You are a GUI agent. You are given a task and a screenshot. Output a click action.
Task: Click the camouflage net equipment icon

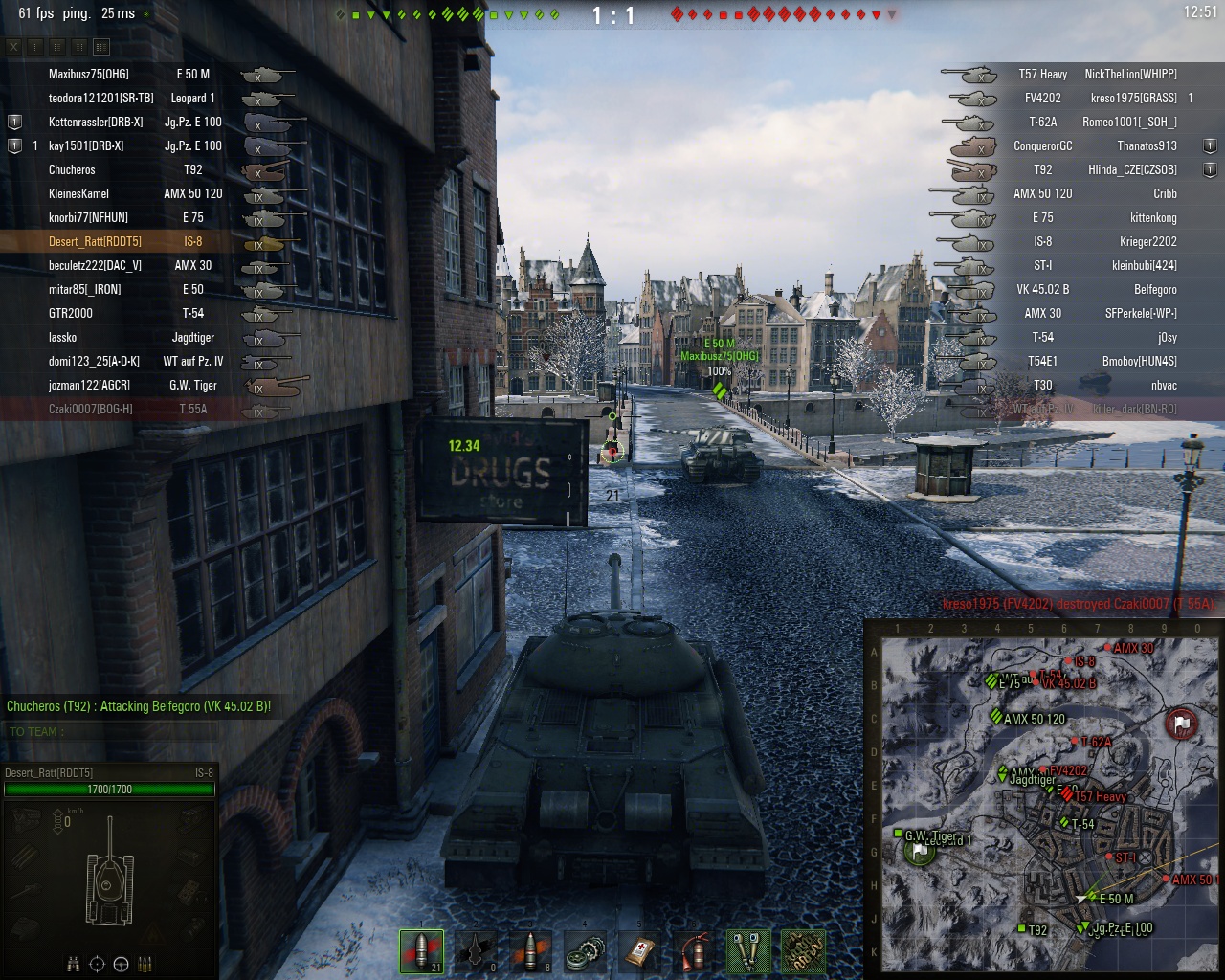[x=803, y=951]
